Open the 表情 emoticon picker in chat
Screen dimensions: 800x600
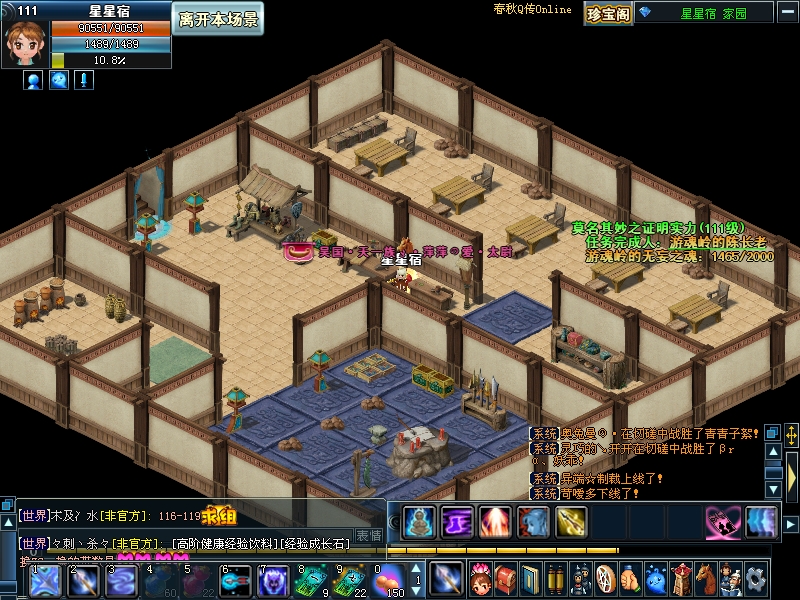369,536
